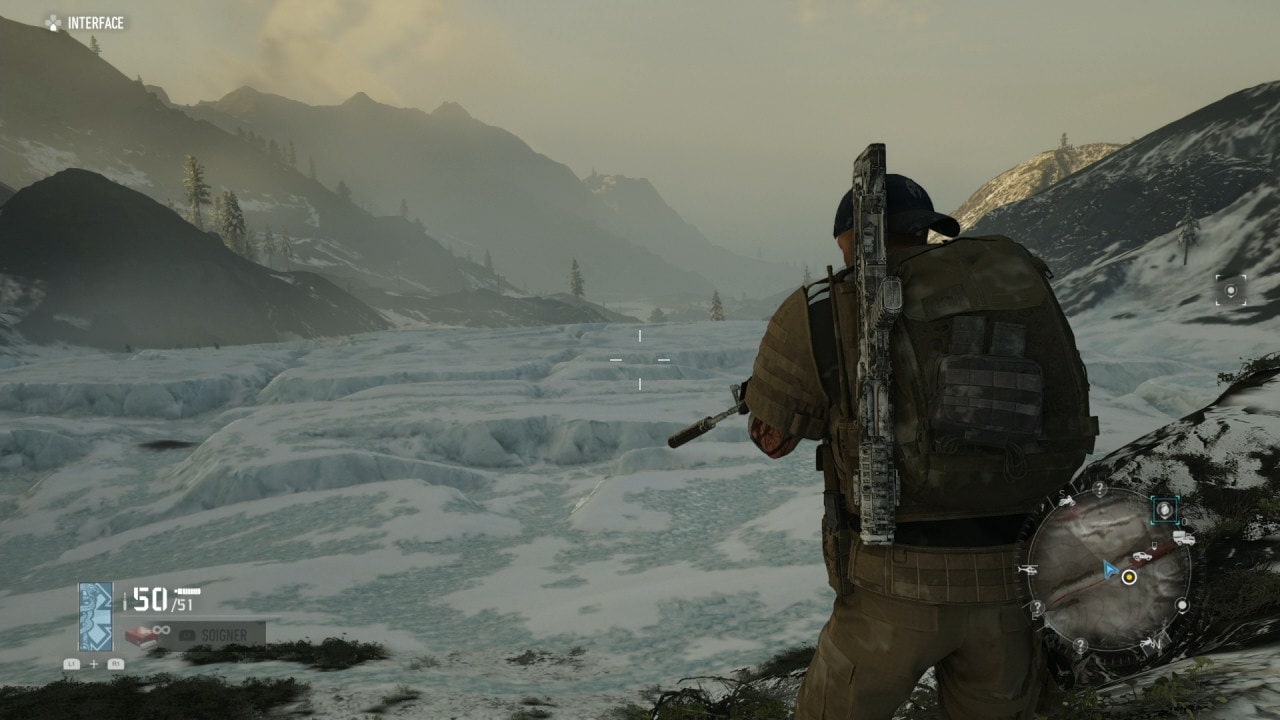Toggle the L1 button prompt indicator

71,663
